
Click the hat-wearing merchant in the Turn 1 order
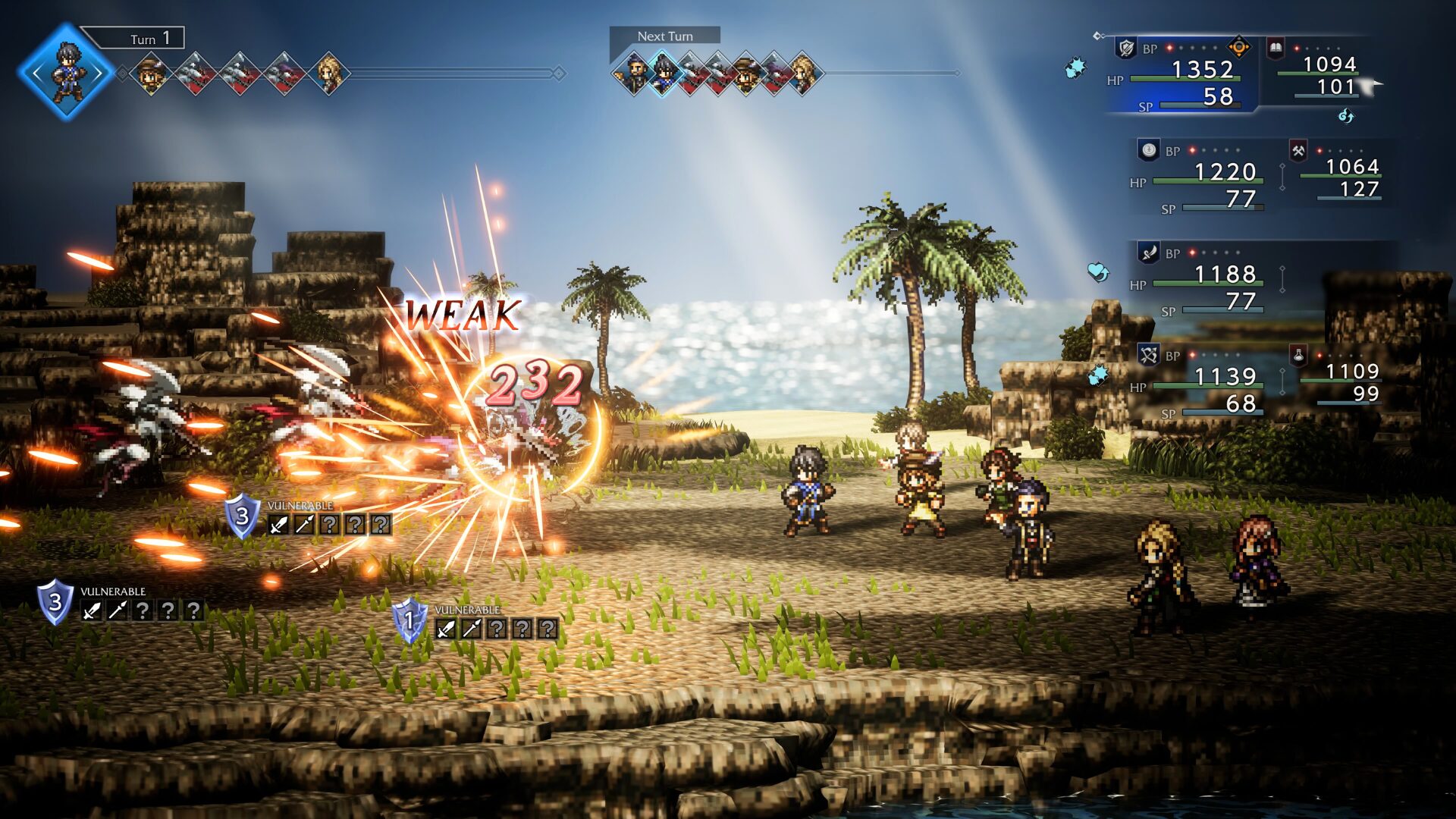point(152,74)
